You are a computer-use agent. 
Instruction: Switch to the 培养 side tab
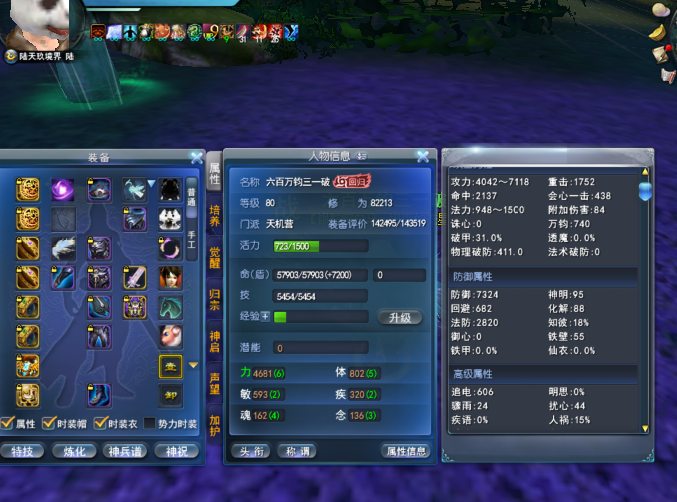pyautogui.click(x=214, y=214)
